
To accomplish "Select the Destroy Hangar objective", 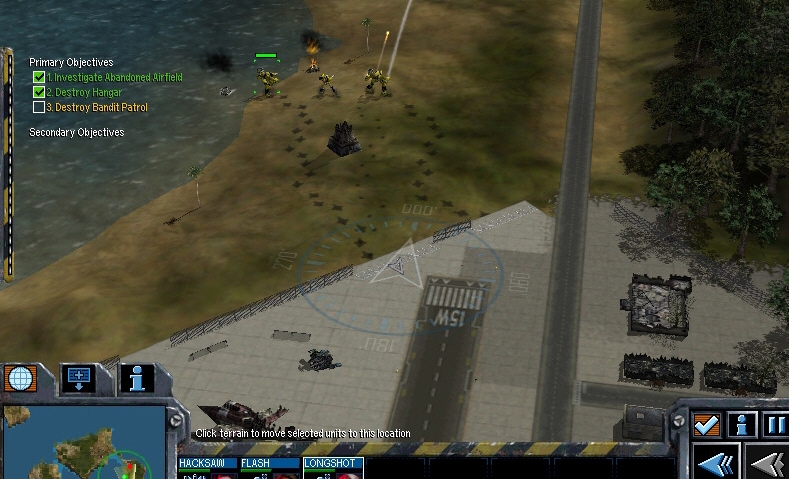I will [x=88, y=92].
